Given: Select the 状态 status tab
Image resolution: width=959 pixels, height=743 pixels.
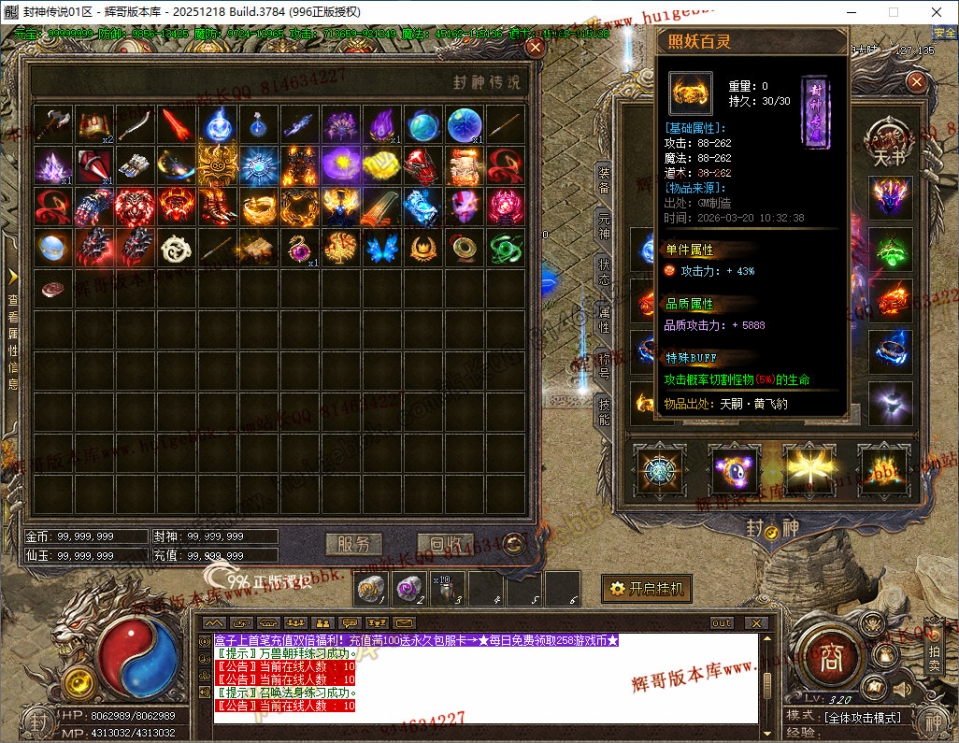Looking at the screenshot, I should click(x=604, y=272).
